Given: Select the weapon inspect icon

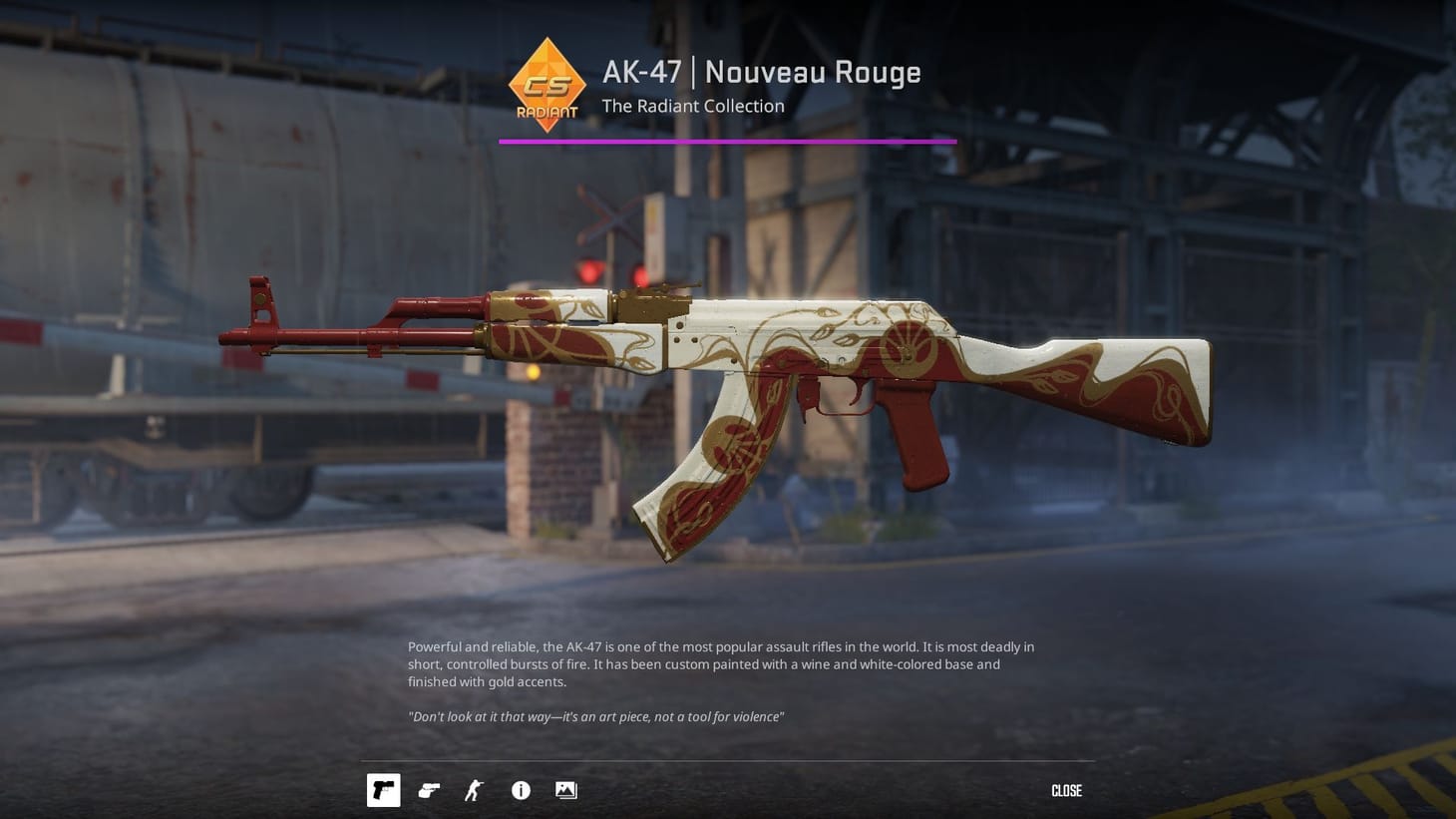Looking at the screenshot, I should (x=383, y=790).
